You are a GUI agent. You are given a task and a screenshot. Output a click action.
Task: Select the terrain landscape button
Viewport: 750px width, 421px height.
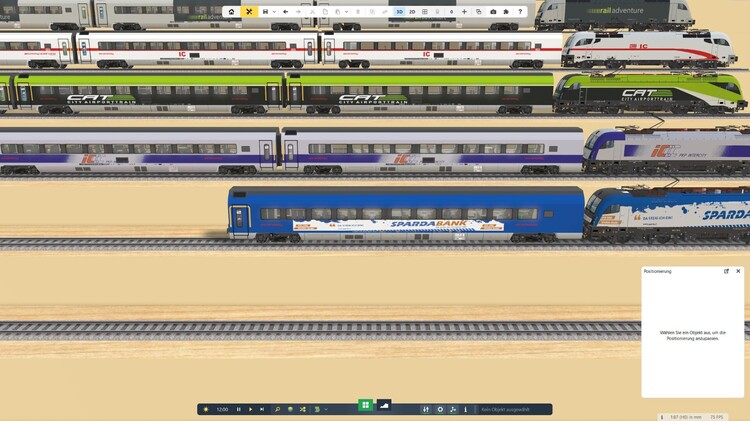384,405
